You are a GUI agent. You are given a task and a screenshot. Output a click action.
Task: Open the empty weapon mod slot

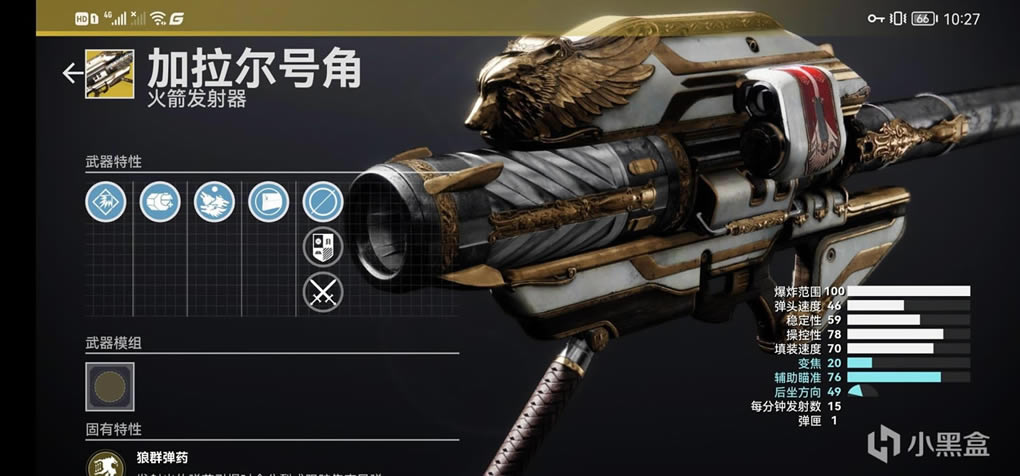110,386
